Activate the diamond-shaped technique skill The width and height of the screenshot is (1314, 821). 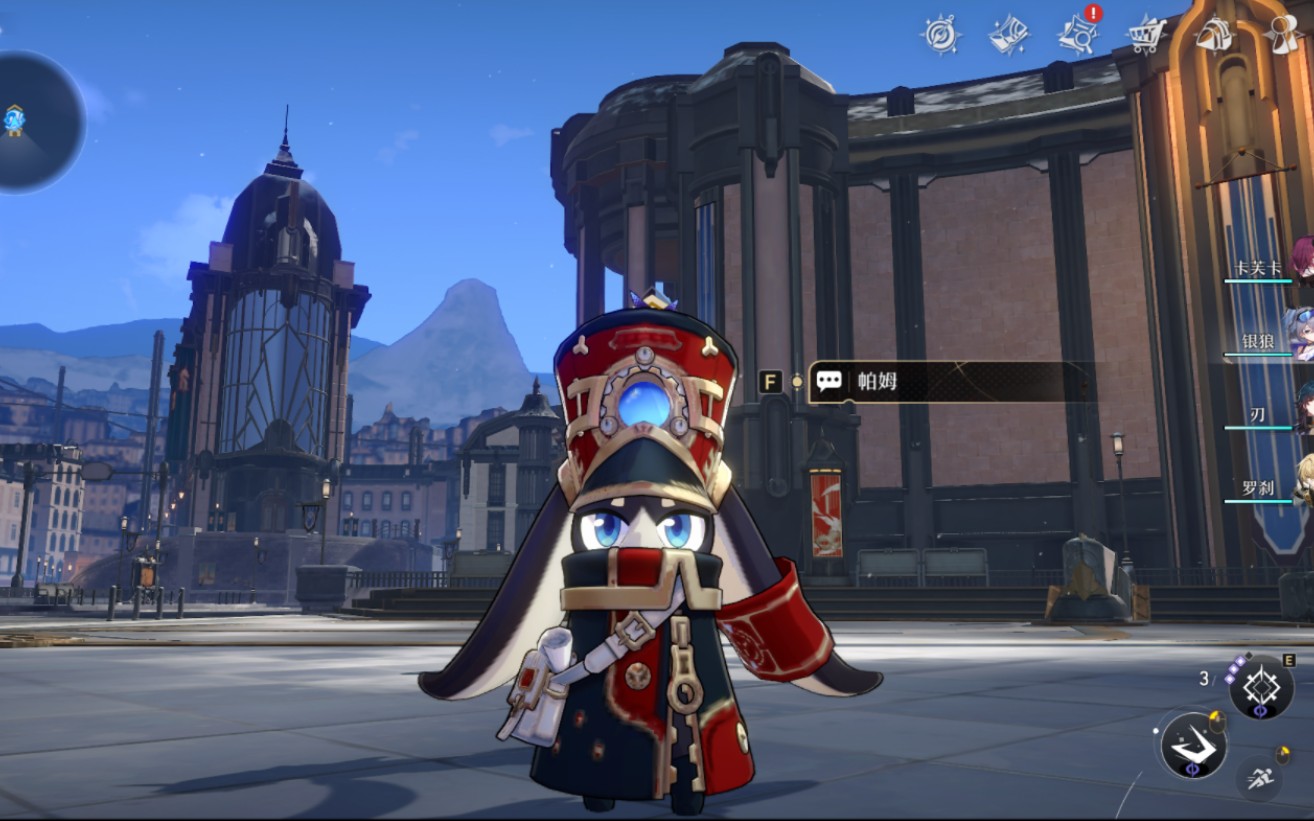(1261, 688)
